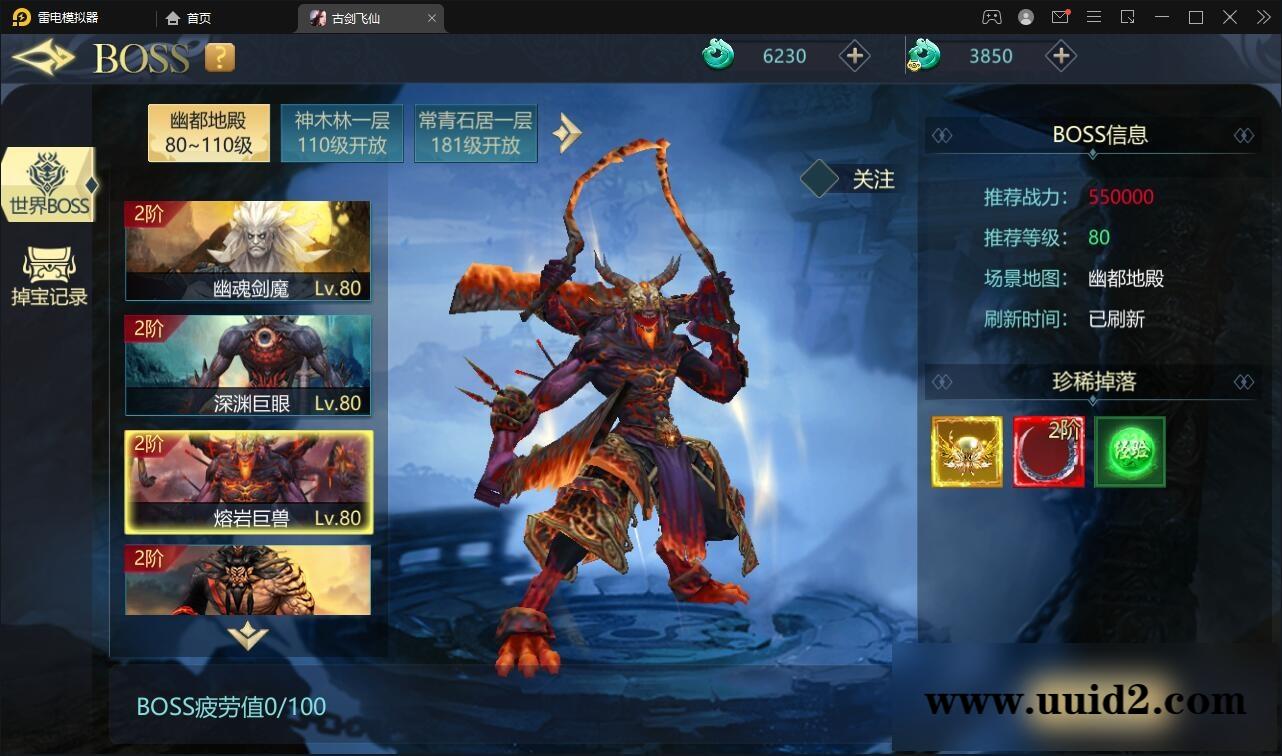Open the 首页 home tab
Screen dimensions: 1282x756
188,17
